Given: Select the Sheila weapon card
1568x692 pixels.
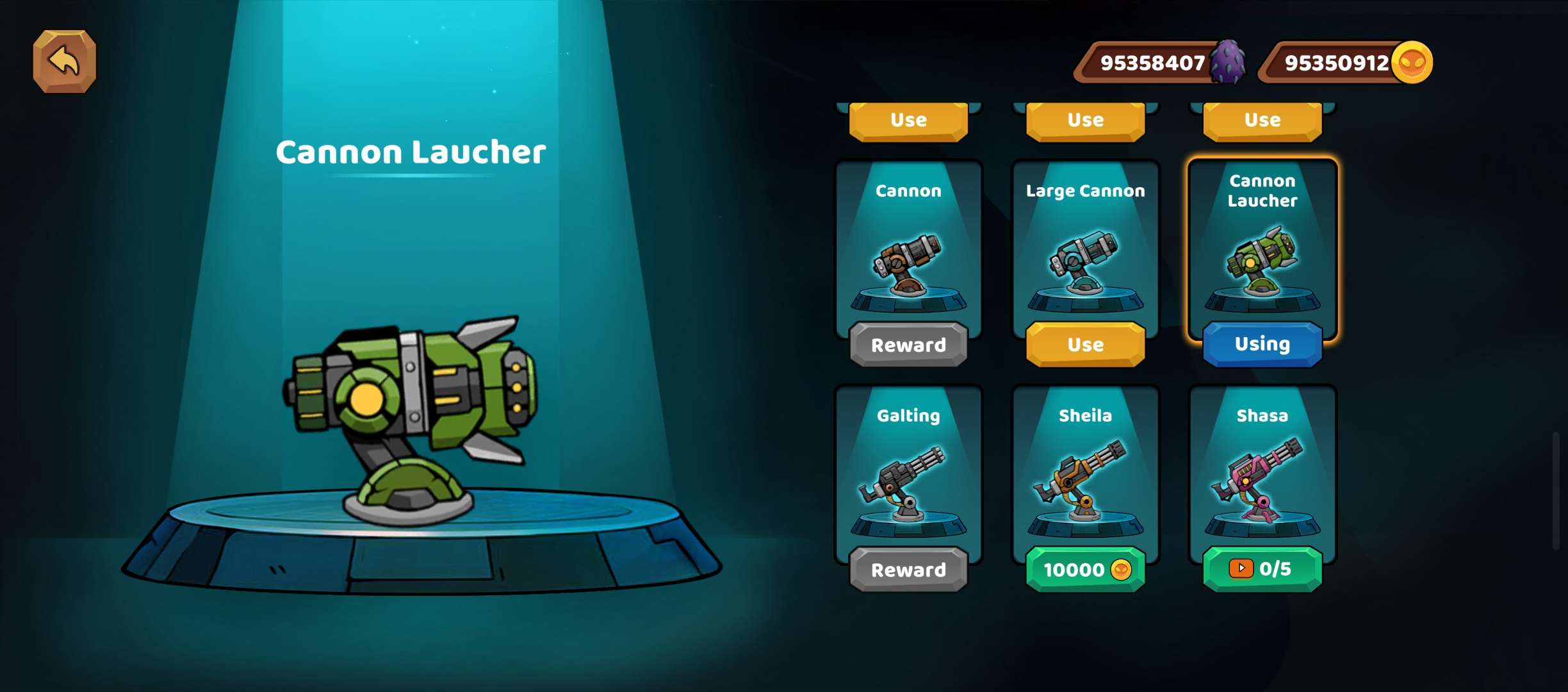Looking at the screenshot, I should pyautogui.click(x=1085, y=474).
